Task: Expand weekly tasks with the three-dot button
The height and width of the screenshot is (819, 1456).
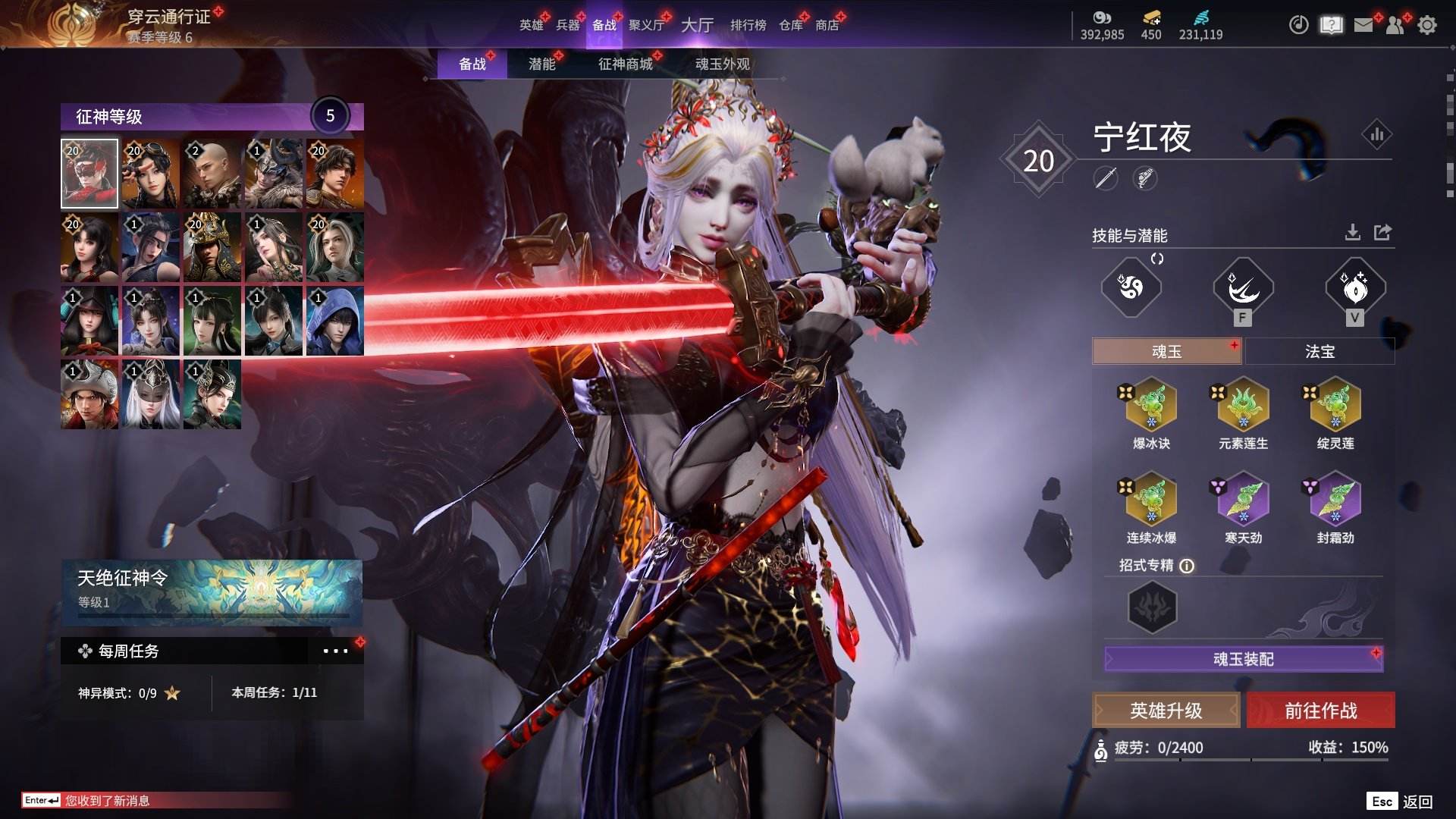Action: click(x=335, y=651)
